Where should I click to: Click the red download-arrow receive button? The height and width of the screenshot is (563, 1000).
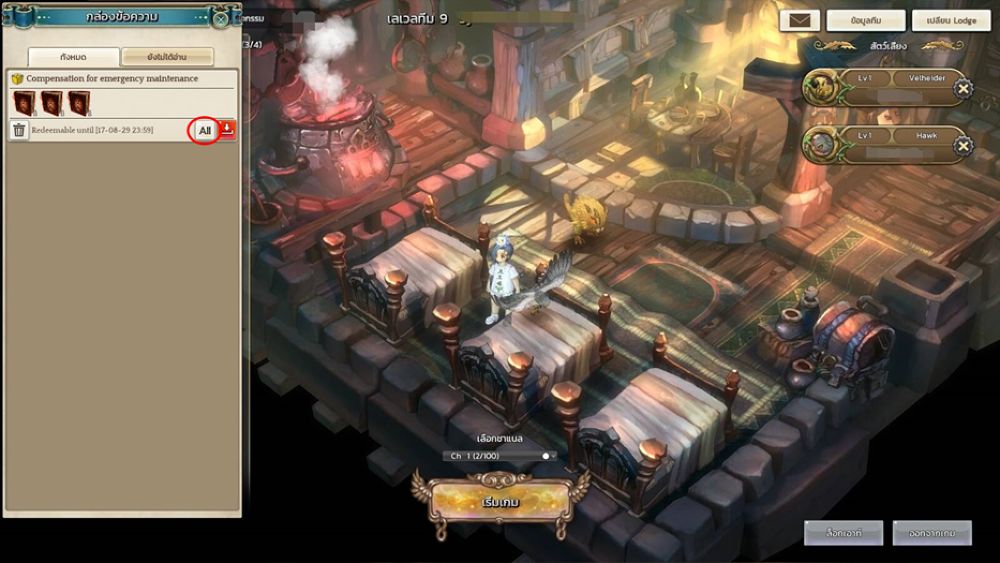click(228, 130)
